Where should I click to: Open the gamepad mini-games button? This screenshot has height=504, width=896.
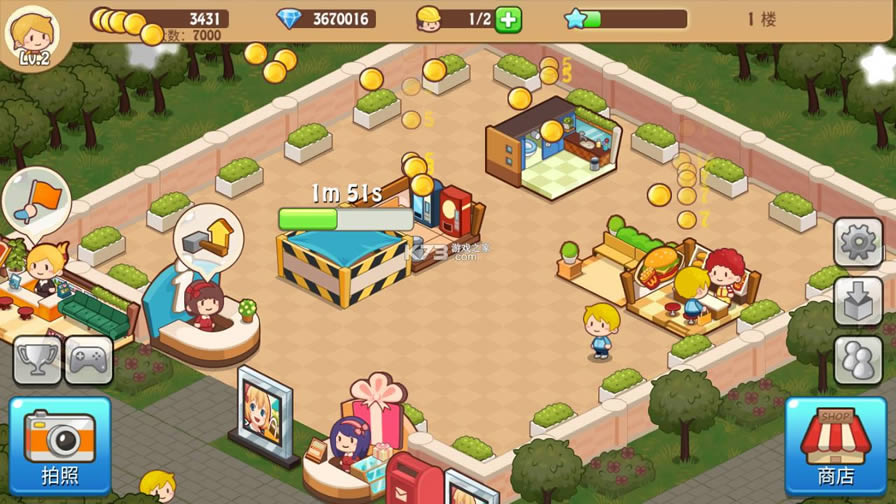coord(89,359)
